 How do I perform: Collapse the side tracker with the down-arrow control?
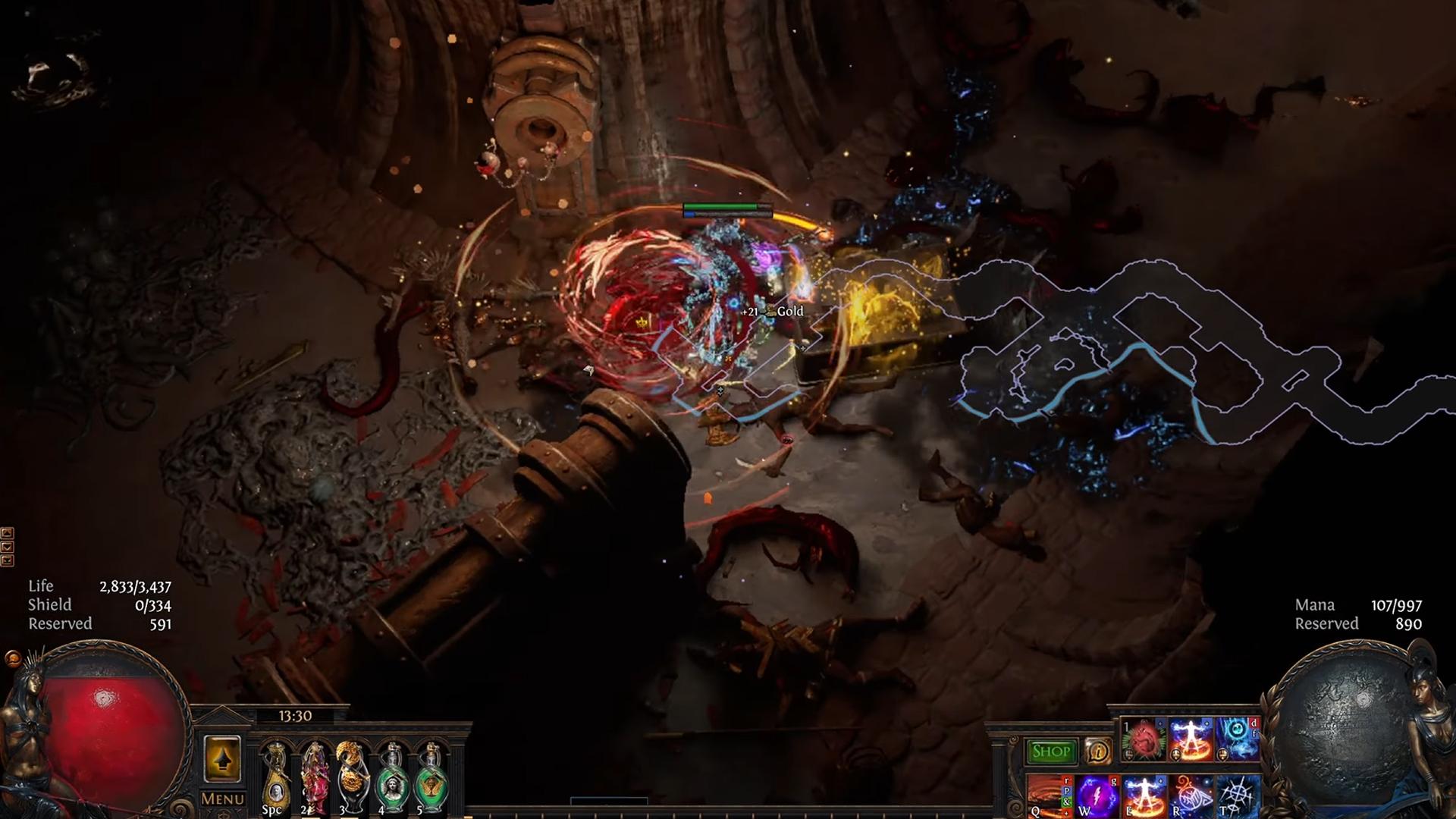click(x=7, y=546)
